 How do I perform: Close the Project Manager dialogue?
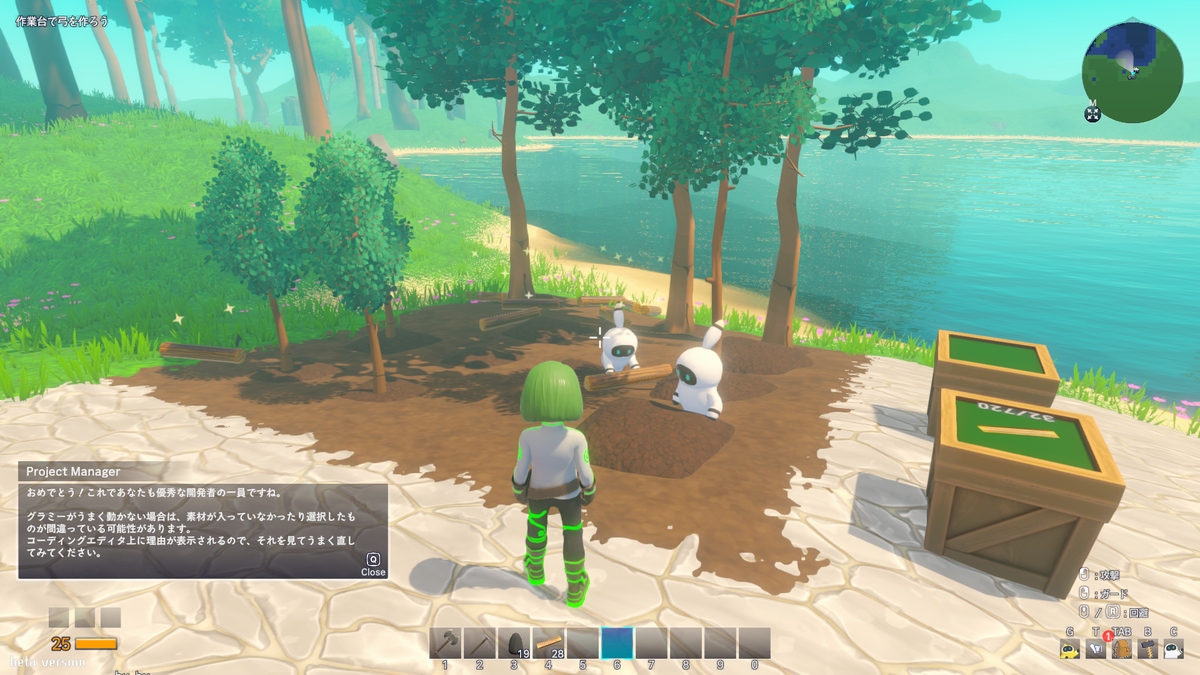(x=373, y=566)
